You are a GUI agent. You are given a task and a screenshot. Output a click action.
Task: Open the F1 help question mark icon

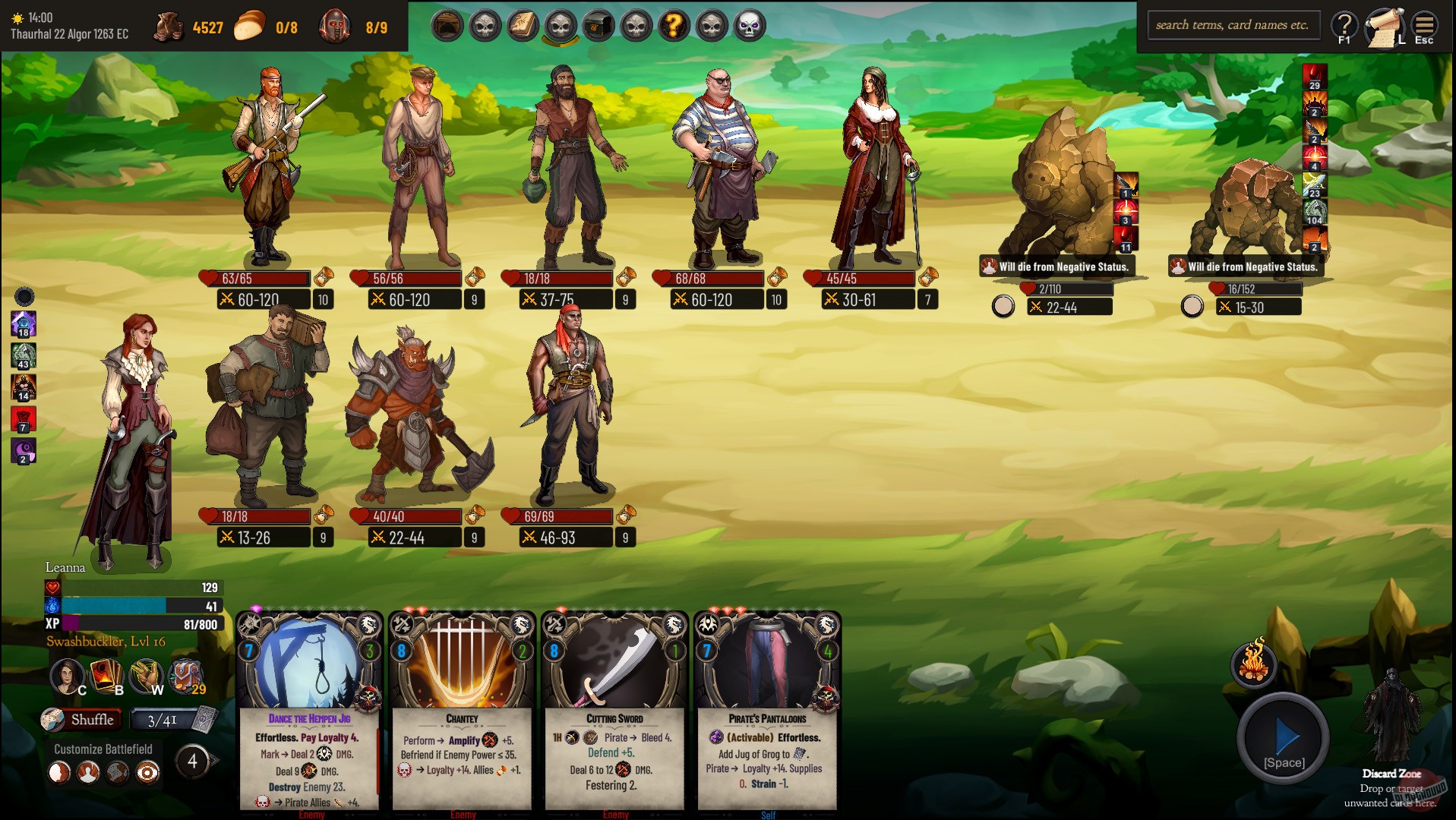(x=1344, y=25)
